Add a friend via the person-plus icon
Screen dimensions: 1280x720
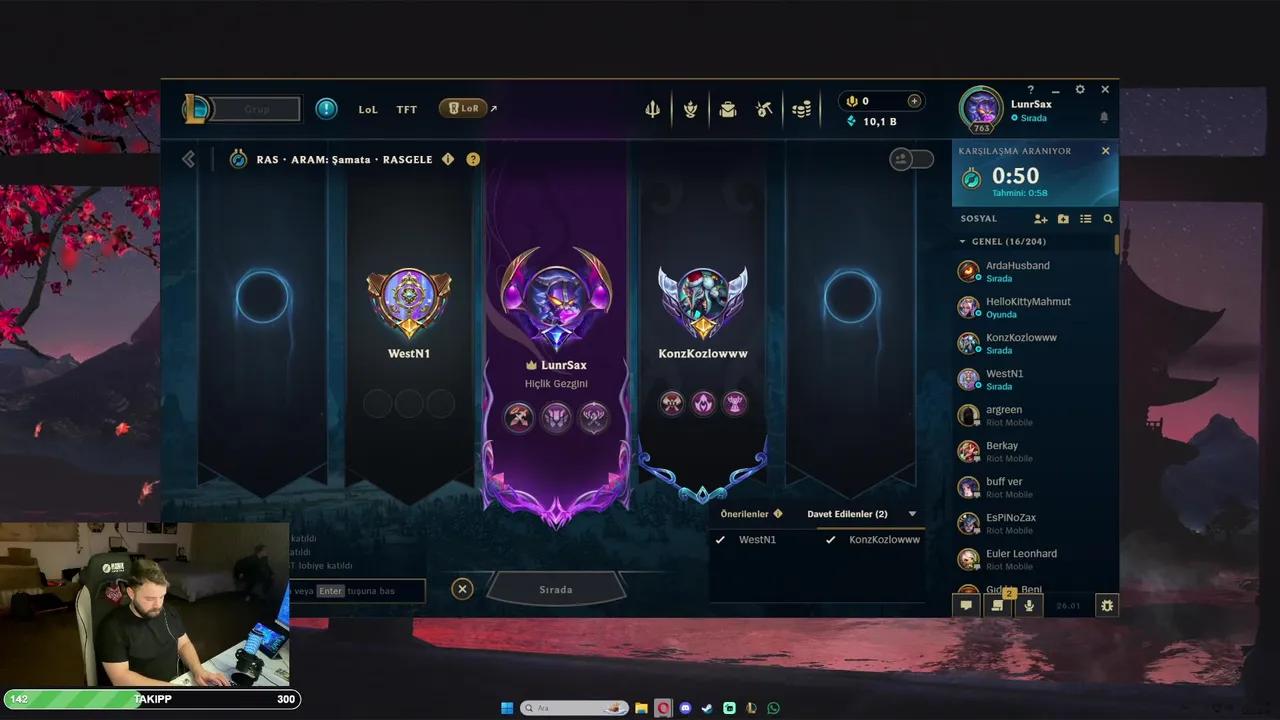pyautogui.click(x=1040, y=218)
